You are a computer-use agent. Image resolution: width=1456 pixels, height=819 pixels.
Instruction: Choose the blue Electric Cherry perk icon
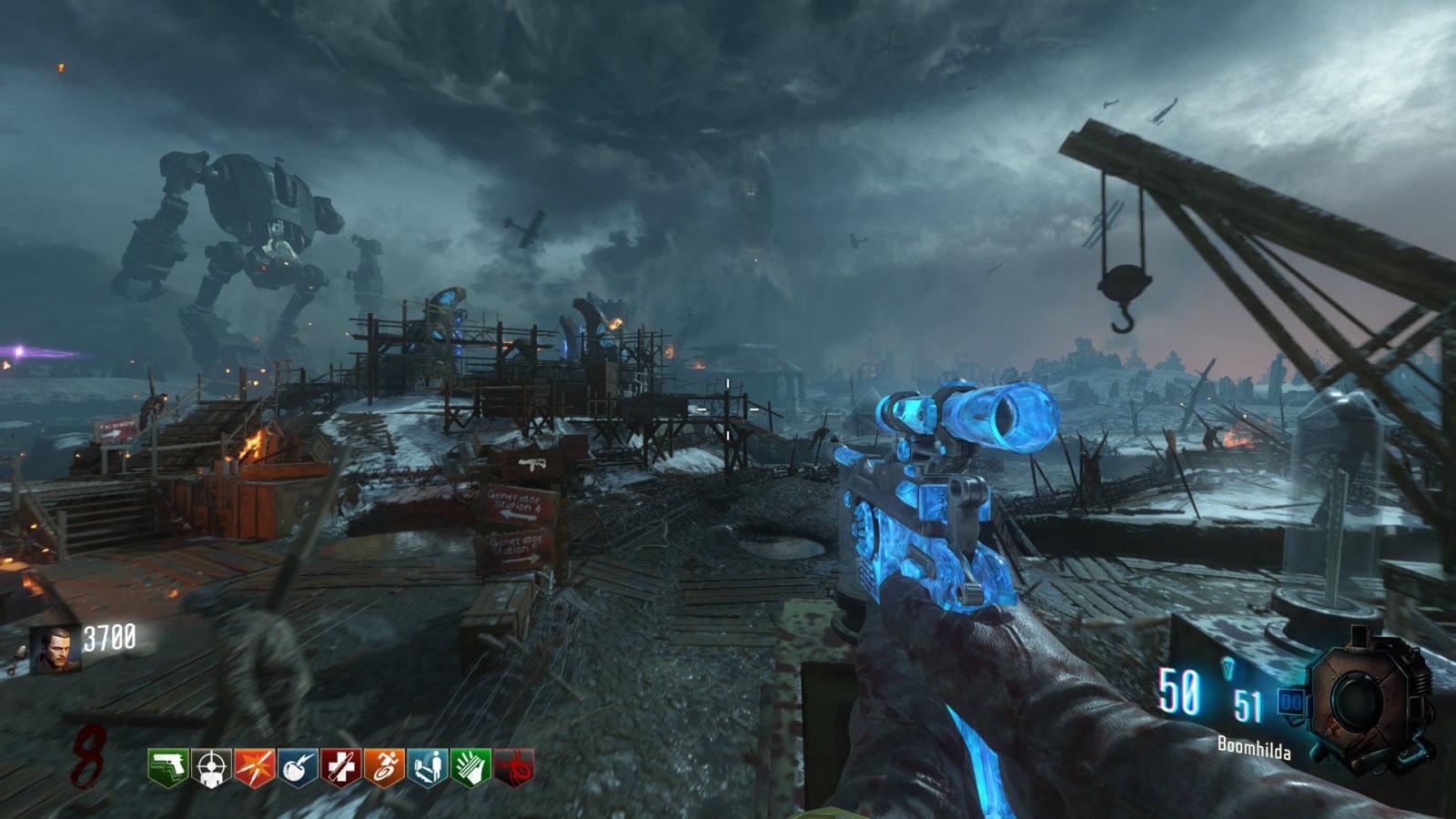[298, 767]
